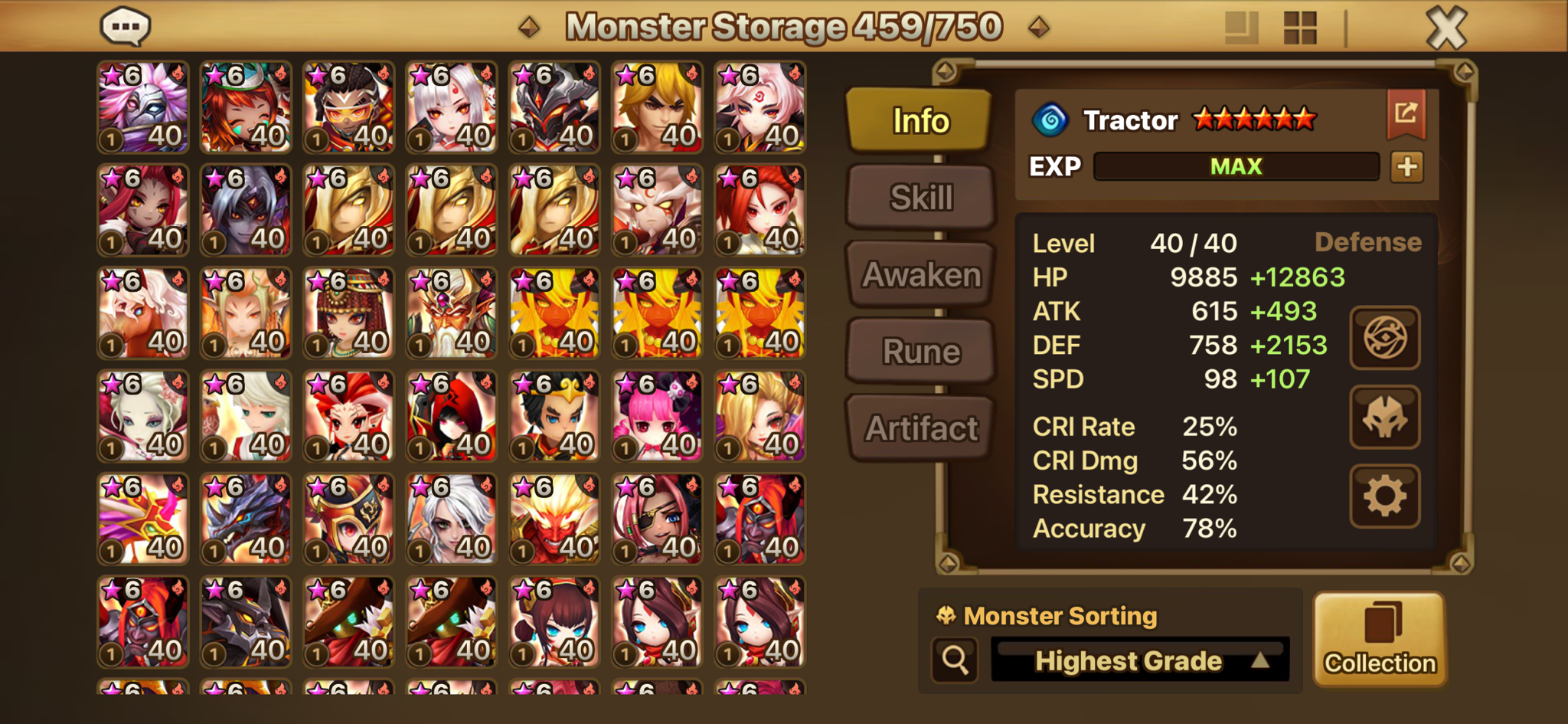Click the round eye emblem button
Image resolution: width=1568 pixels, height=724 pixels.
[1384, 338]
